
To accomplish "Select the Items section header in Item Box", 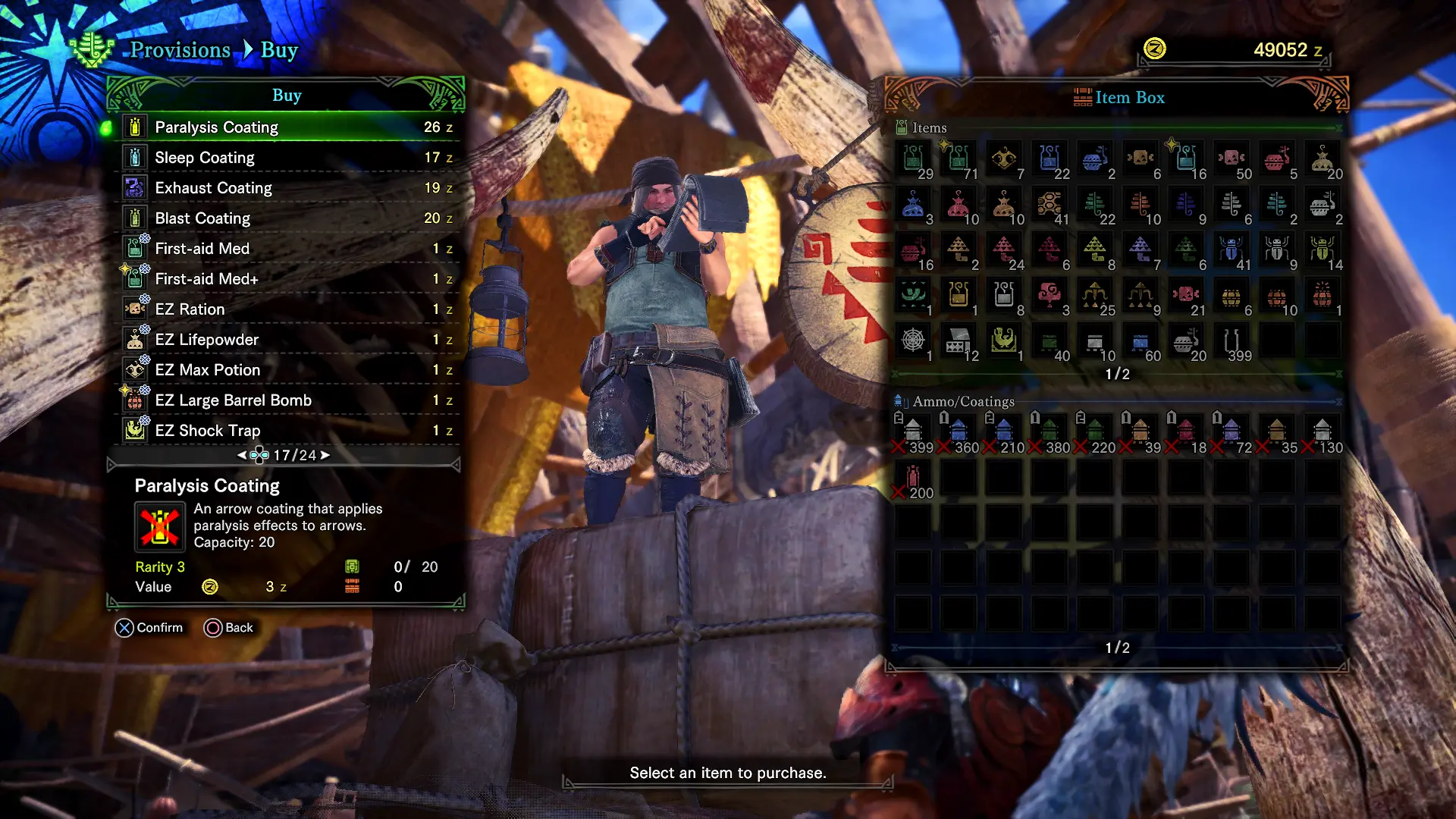I will pos(928,127).
